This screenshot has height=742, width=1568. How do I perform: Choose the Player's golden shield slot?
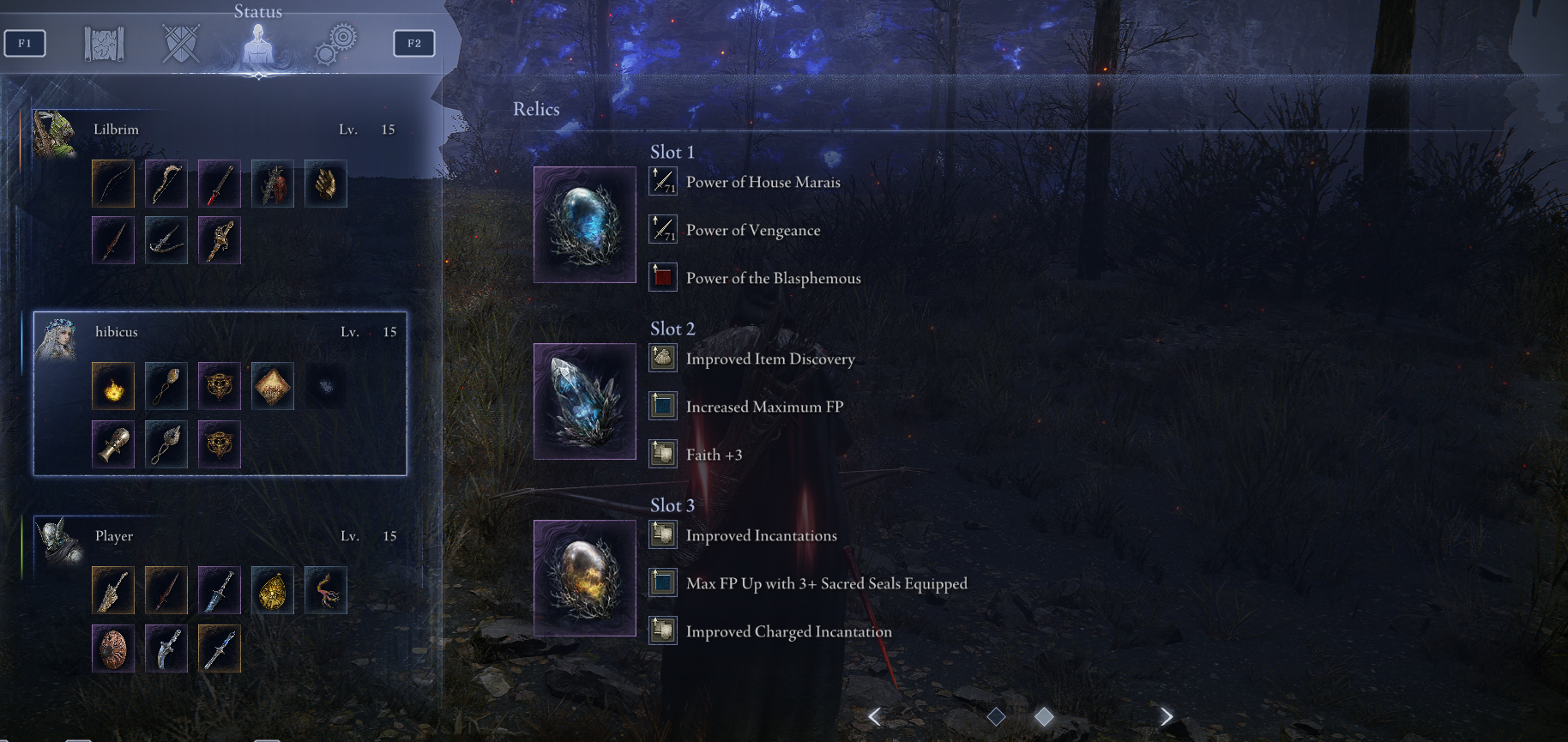coord(273,590)
